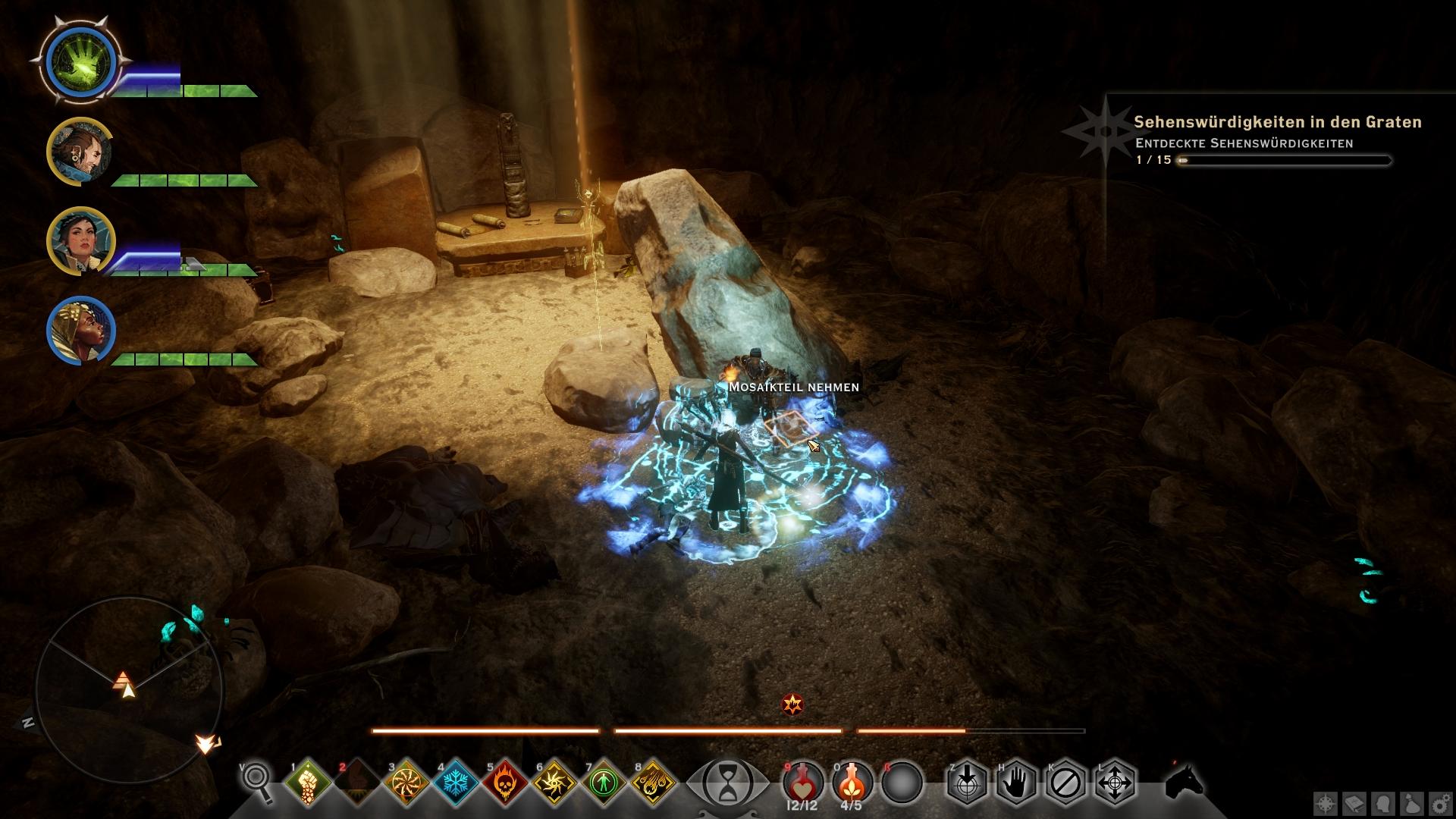Cast the orange spinning wheel ability

[x=407, y=782]
